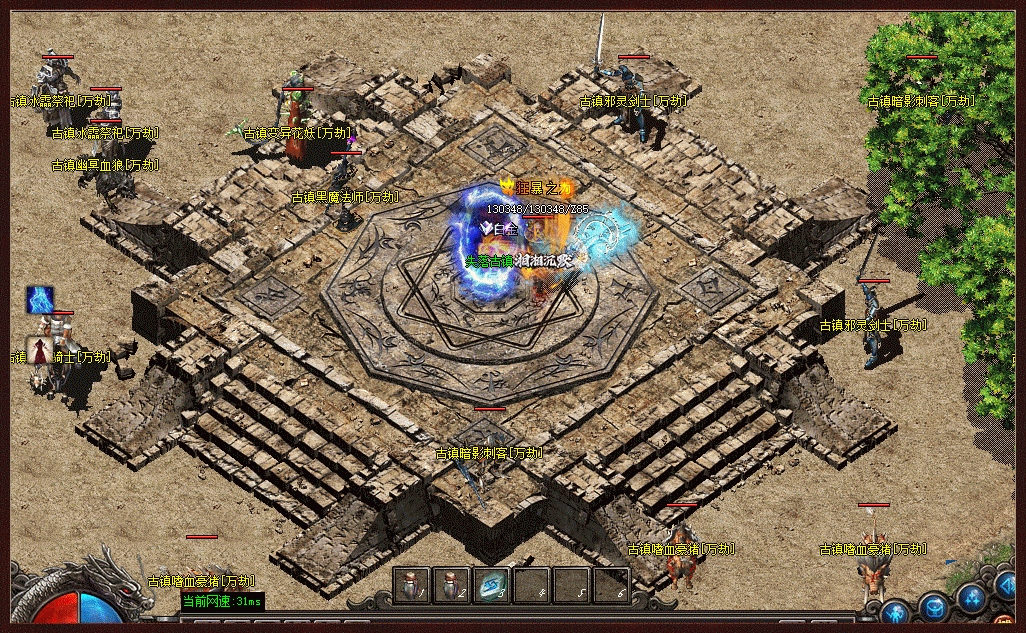Viewport: 1026px width, 633px height.
Task: Click the red-robed figure buff icon
Action: pos(40,350)
